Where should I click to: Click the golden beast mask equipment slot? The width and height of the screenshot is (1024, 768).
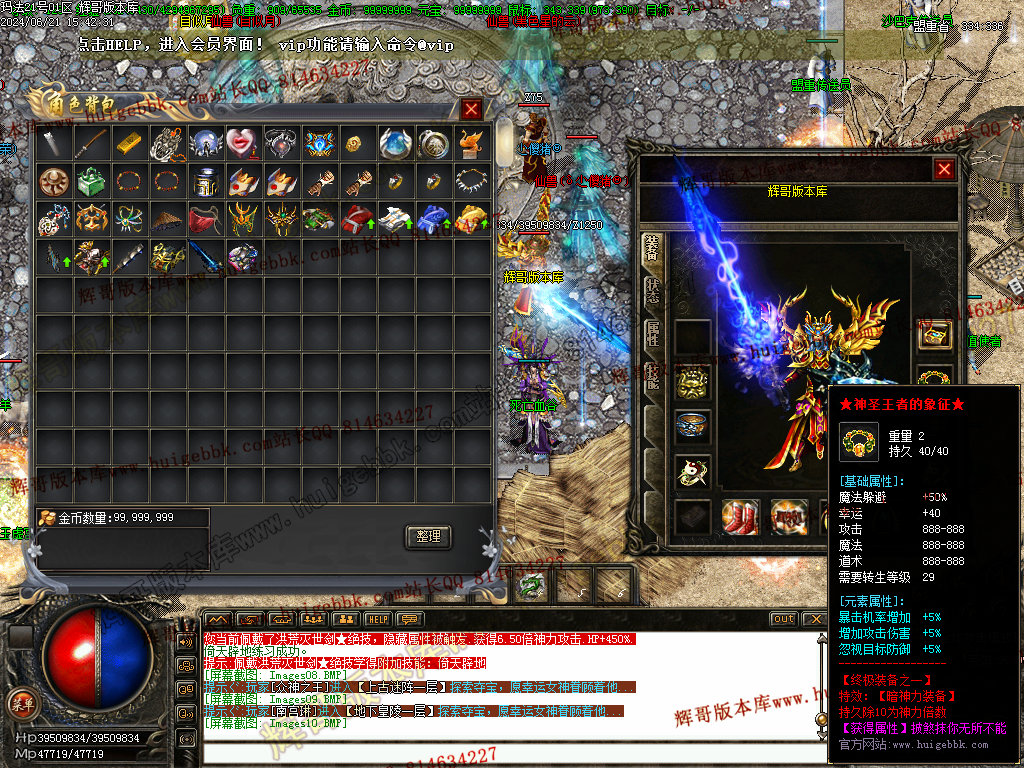click(692, 381)
